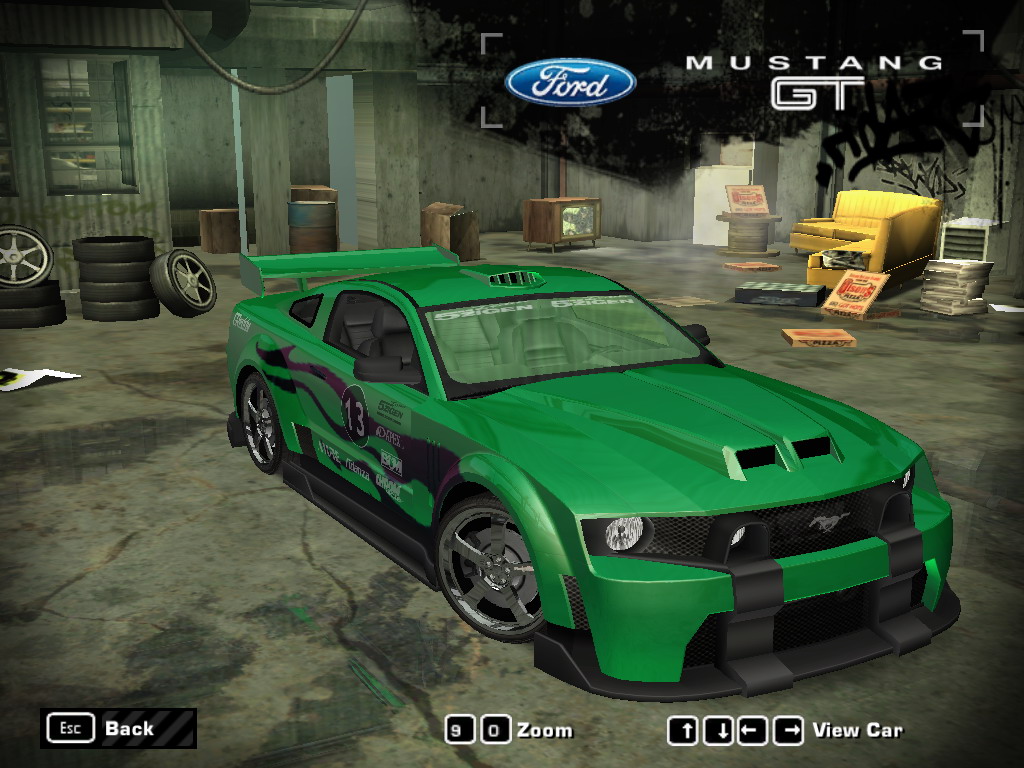1024x768 pixels.
Task: Go back using the Back button
Action: click(118, 728)
